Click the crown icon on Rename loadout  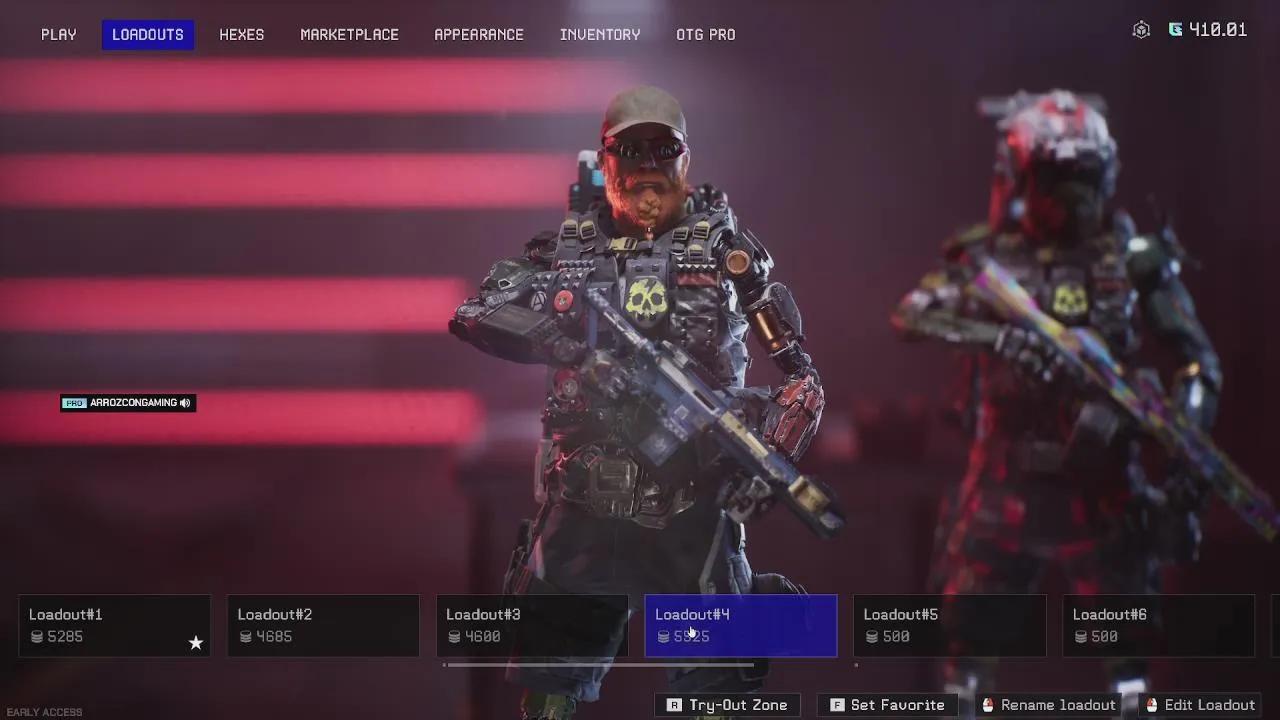point(989,705)
